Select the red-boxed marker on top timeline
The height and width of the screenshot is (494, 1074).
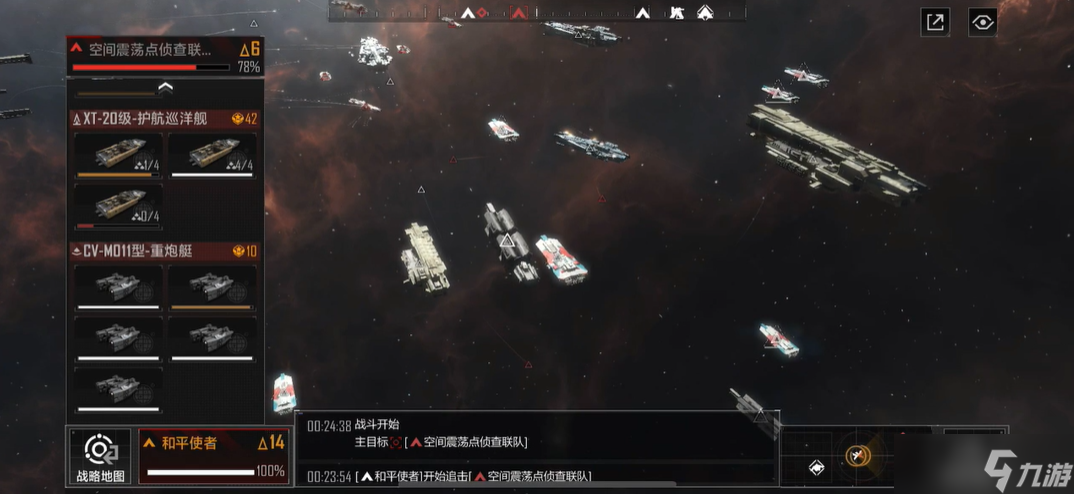pos(518,13)
